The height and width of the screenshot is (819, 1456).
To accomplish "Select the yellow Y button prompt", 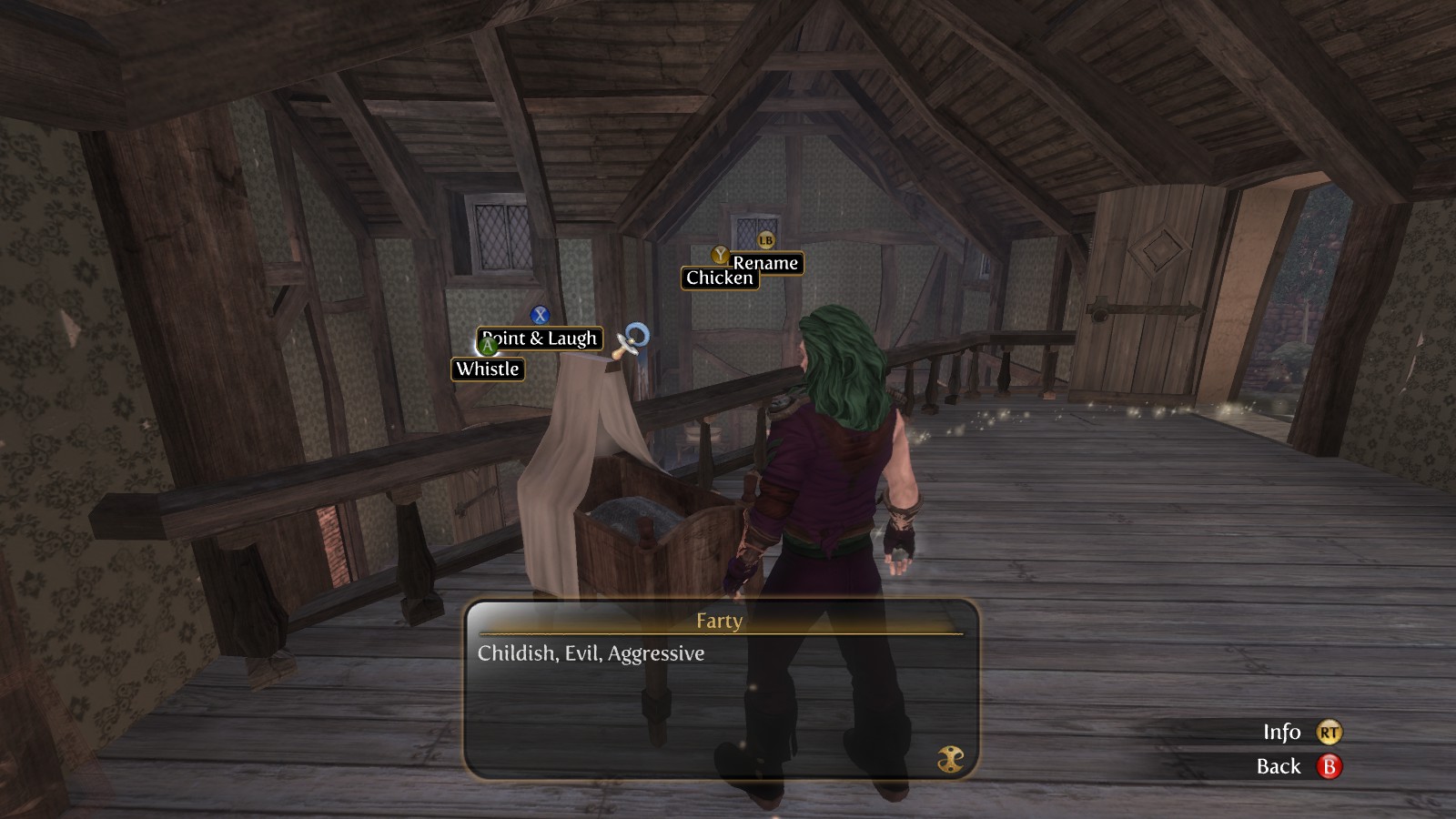I will pos(719,257).
